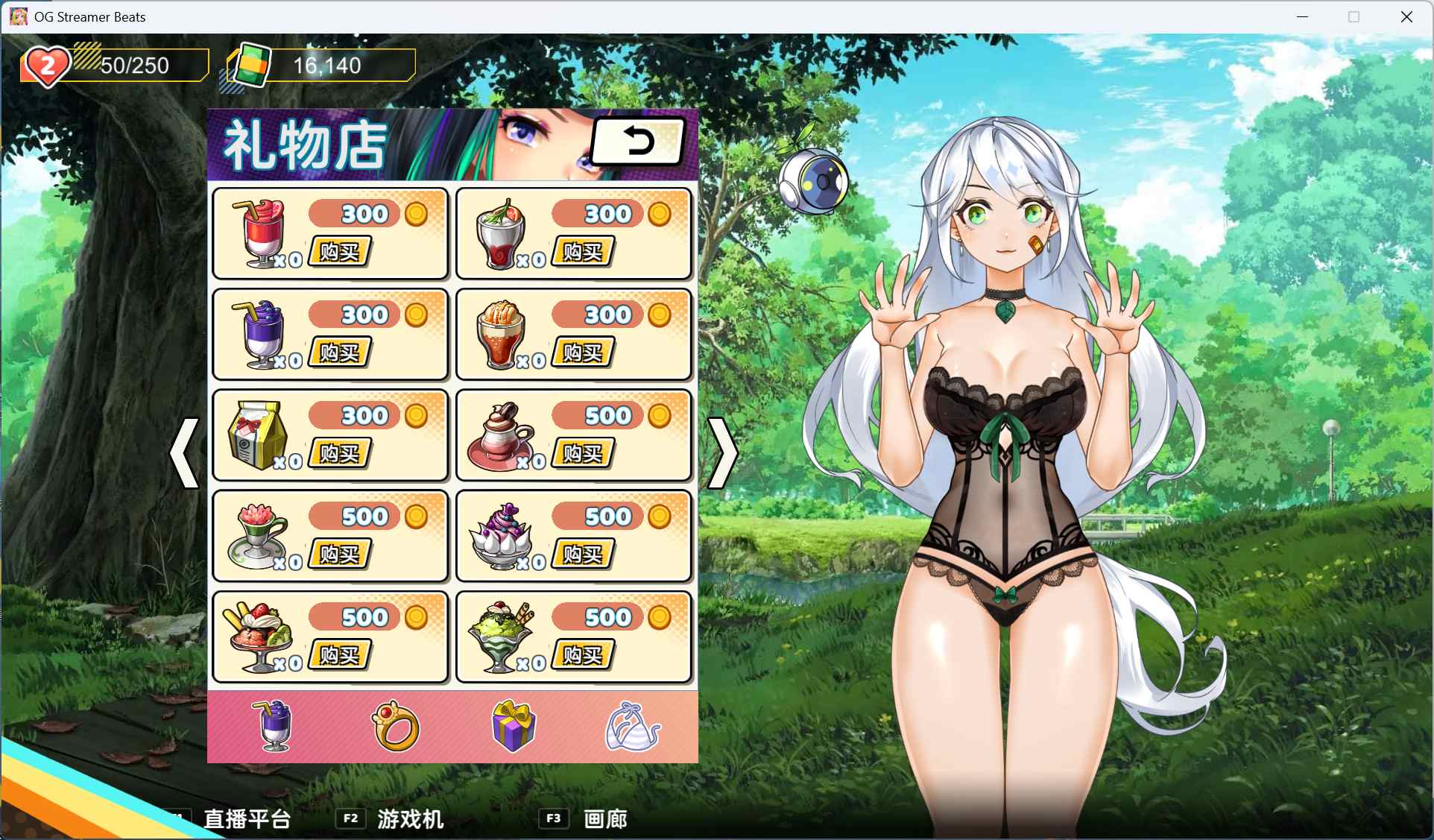Viewport: 1434px width, 840px height.
Task: Go to previous shop page with left arrow
Action: click(x=186, y=453)
